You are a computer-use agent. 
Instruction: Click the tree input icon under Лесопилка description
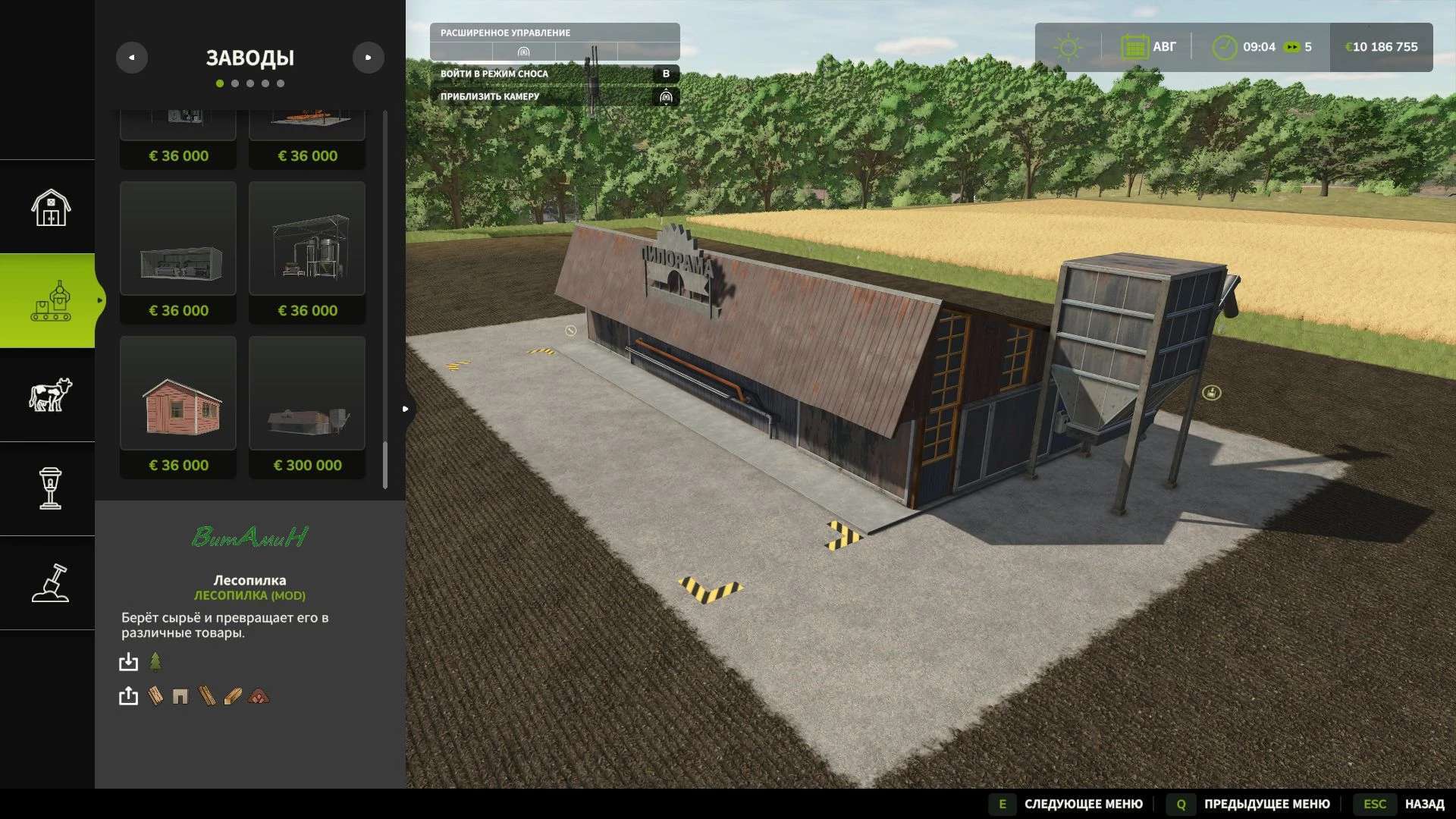tap(157, 662)
